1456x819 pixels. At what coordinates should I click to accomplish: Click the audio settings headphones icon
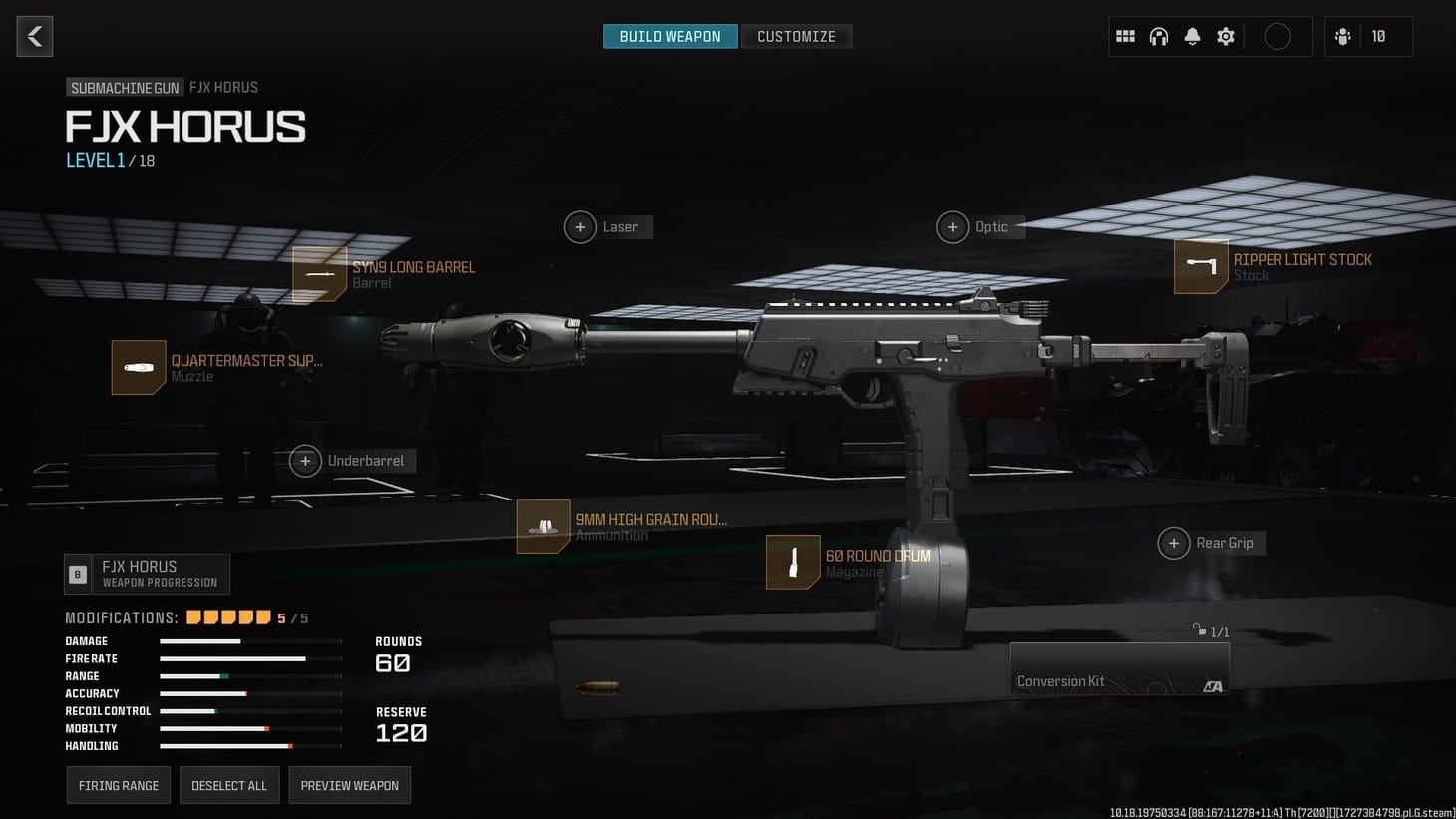[x=1158, y=36]
